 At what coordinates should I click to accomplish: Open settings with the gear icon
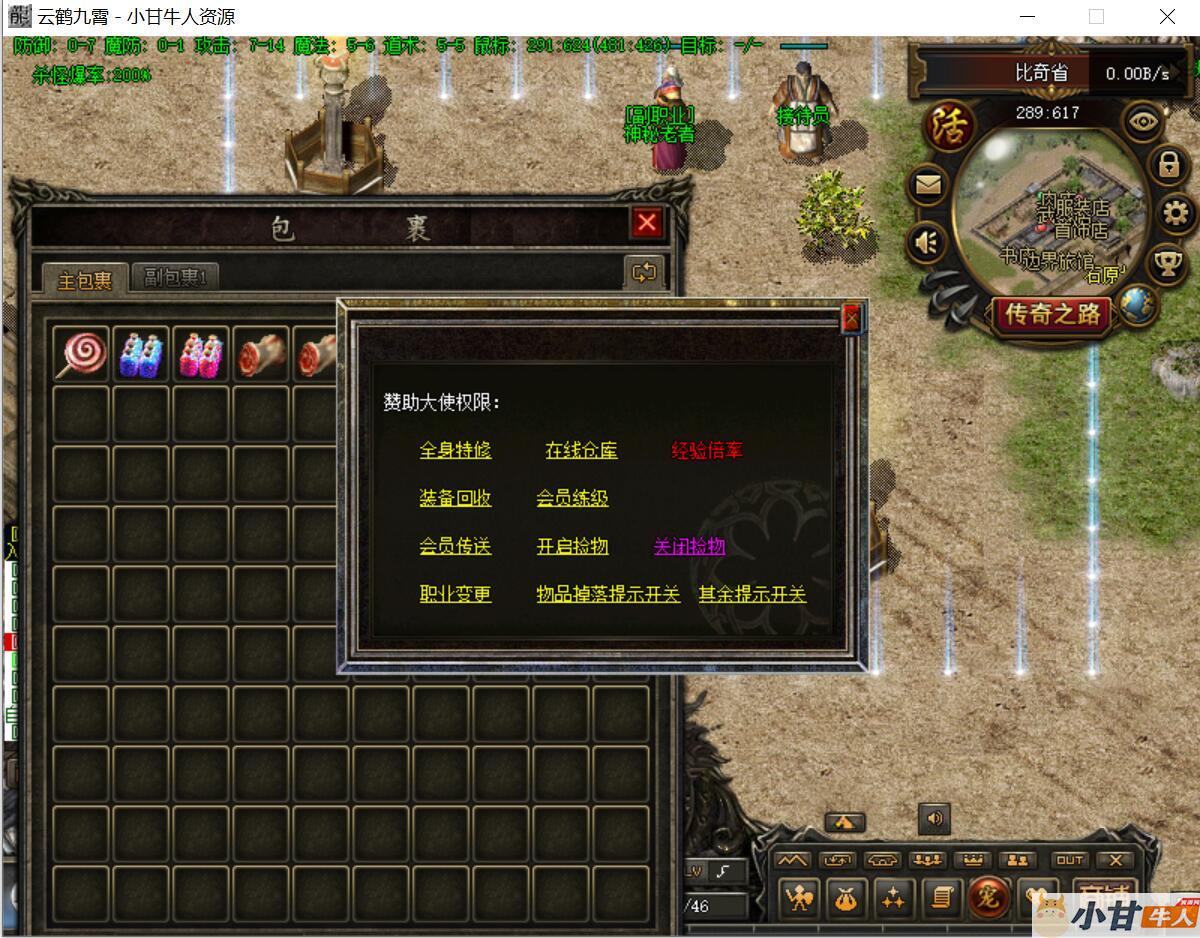tap(1172, 213)
